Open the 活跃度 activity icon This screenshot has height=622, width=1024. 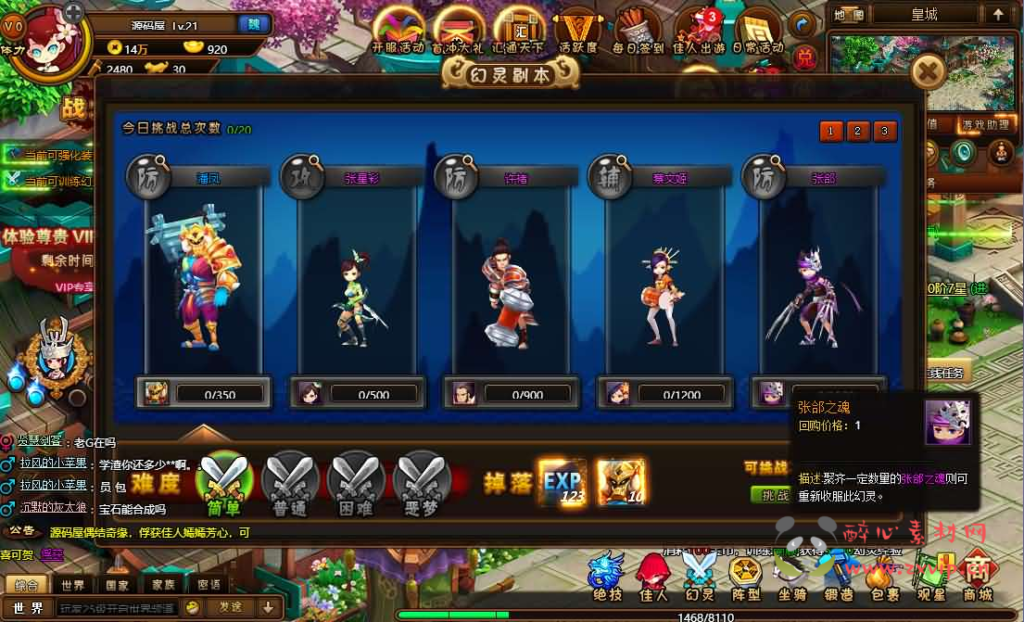[578, 32]
